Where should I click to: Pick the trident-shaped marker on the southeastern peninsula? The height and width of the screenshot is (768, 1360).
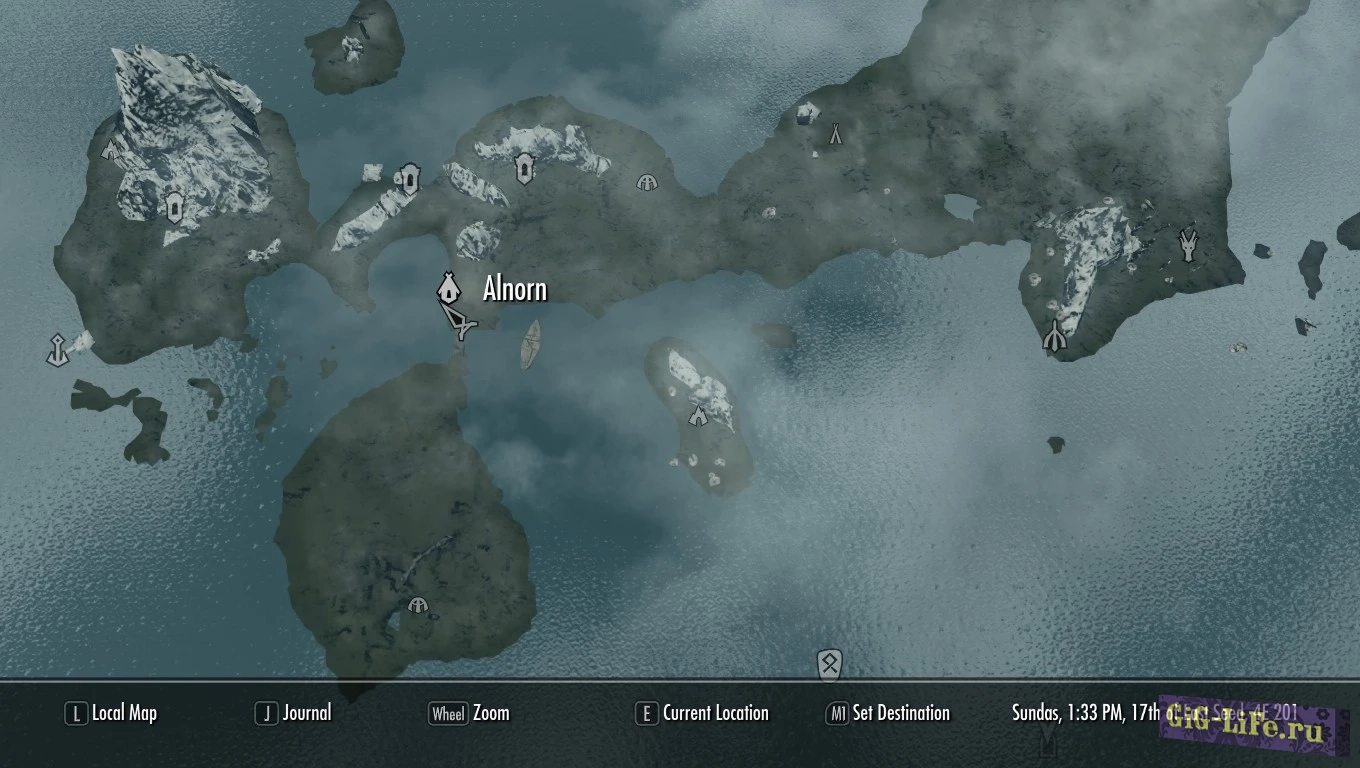1054,337
